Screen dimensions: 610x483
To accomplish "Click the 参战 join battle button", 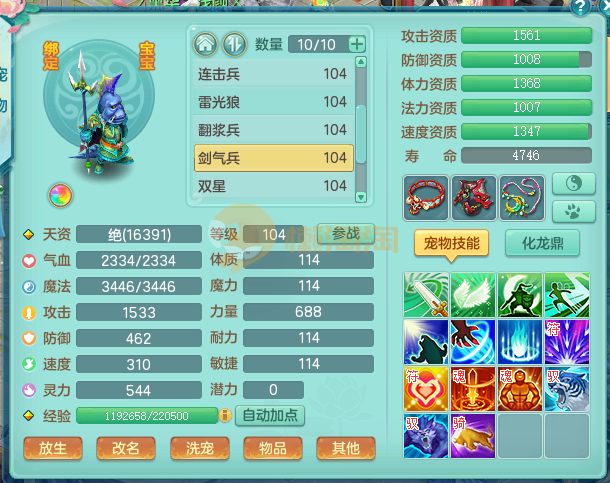I will pyautogui.click(x=346, y=233).
